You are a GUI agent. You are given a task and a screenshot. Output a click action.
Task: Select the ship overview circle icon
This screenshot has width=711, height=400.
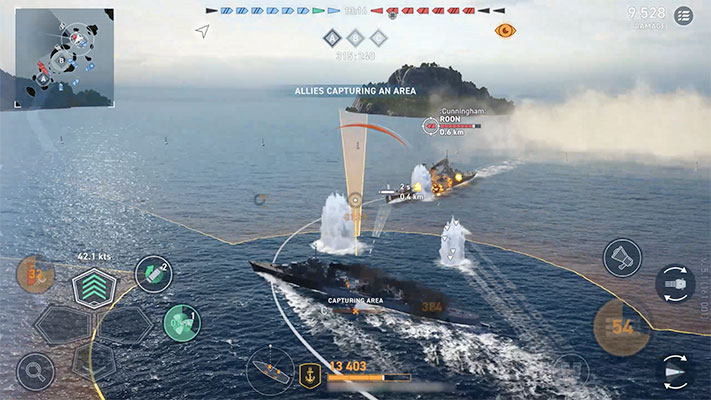(269, 369)
